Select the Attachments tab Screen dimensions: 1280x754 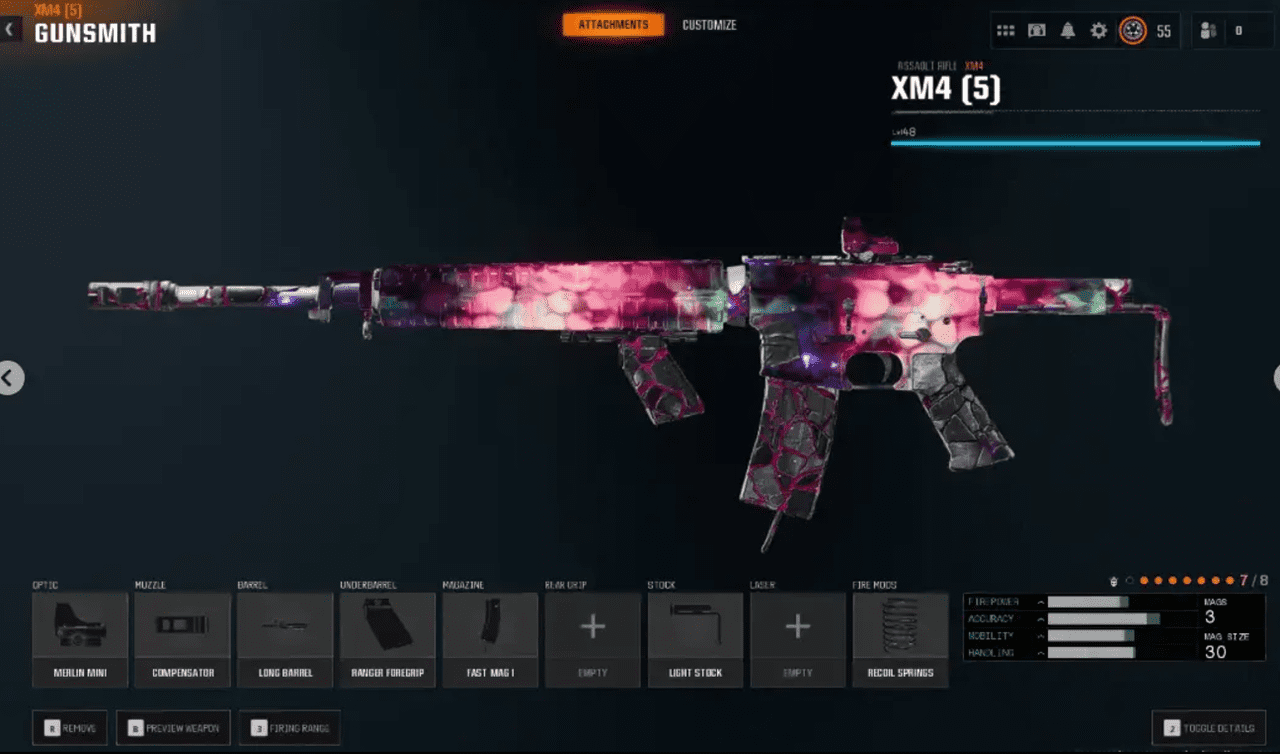(x=613, y=25)
